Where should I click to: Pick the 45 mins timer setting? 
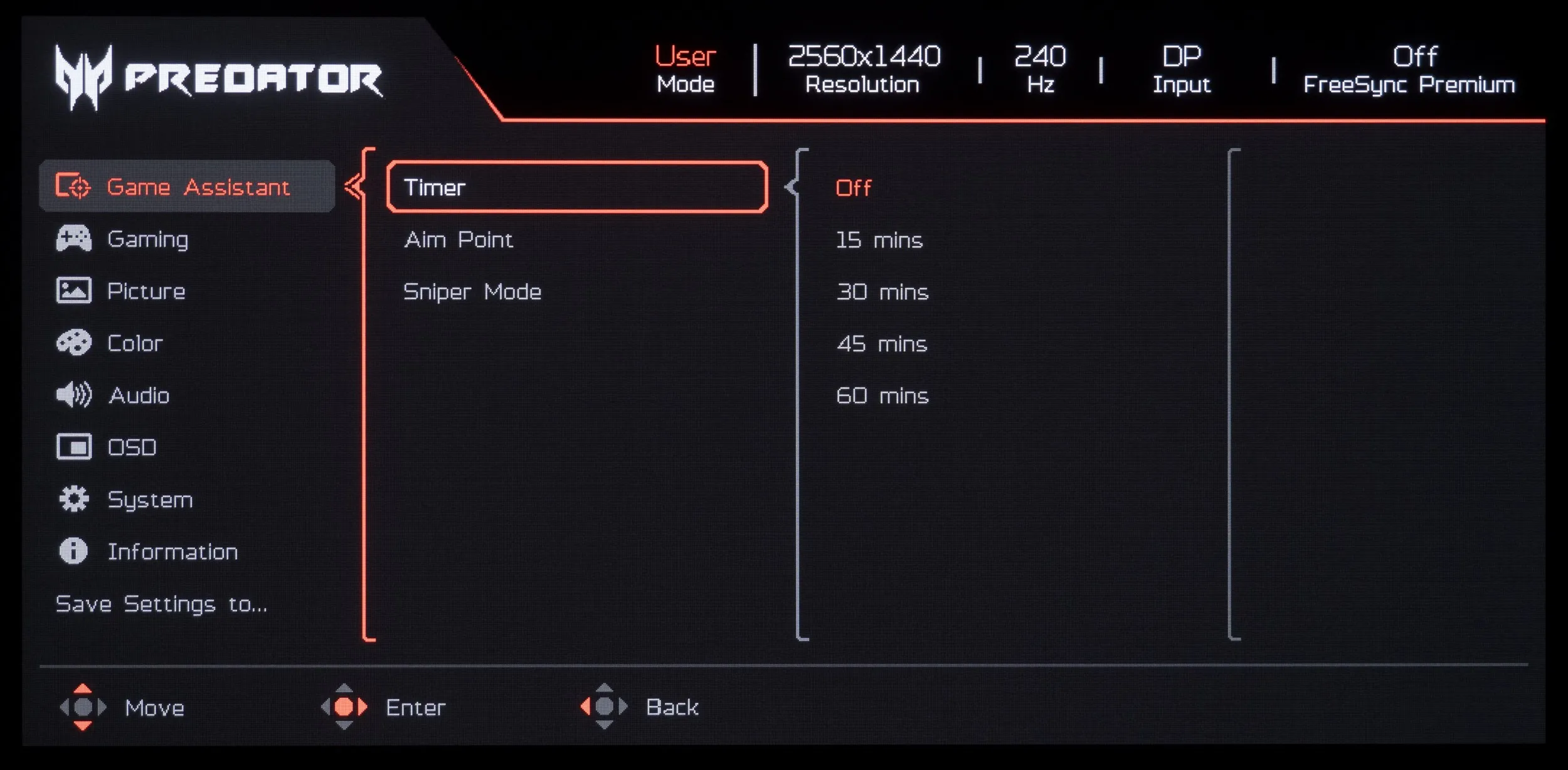881,344
